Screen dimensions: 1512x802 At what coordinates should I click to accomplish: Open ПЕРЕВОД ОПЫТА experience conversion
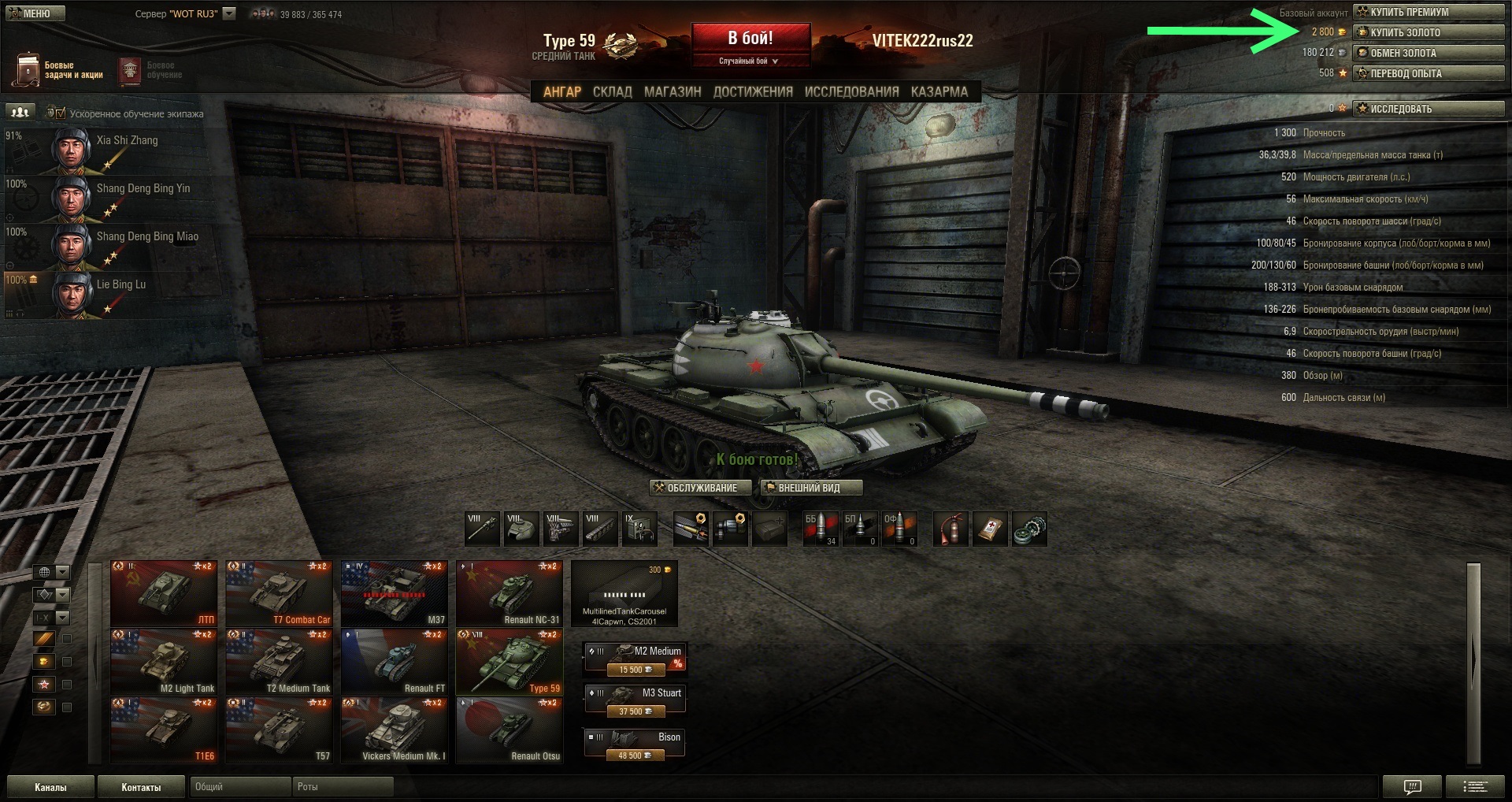(x=1428, y=73)
